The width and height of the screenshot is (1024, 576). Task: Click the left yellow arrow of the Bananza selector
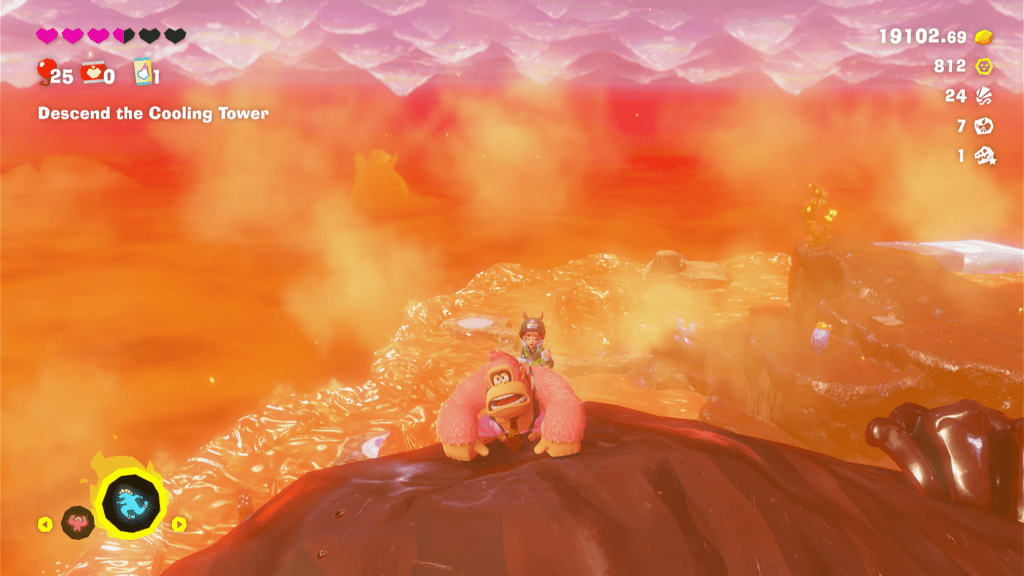[45, 523]
